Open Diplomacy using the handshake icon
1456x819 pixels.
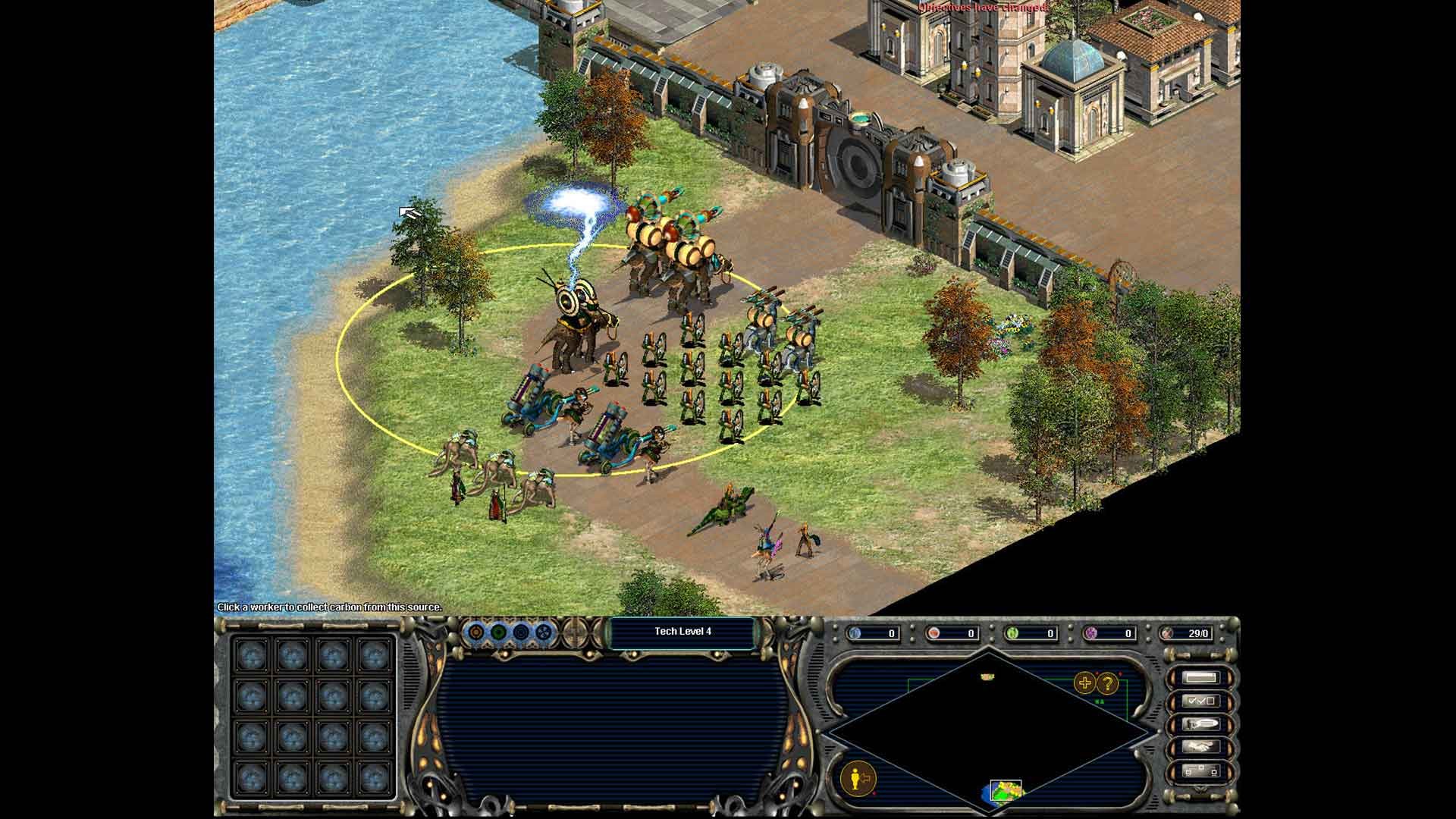click(x=1200, y=746)
